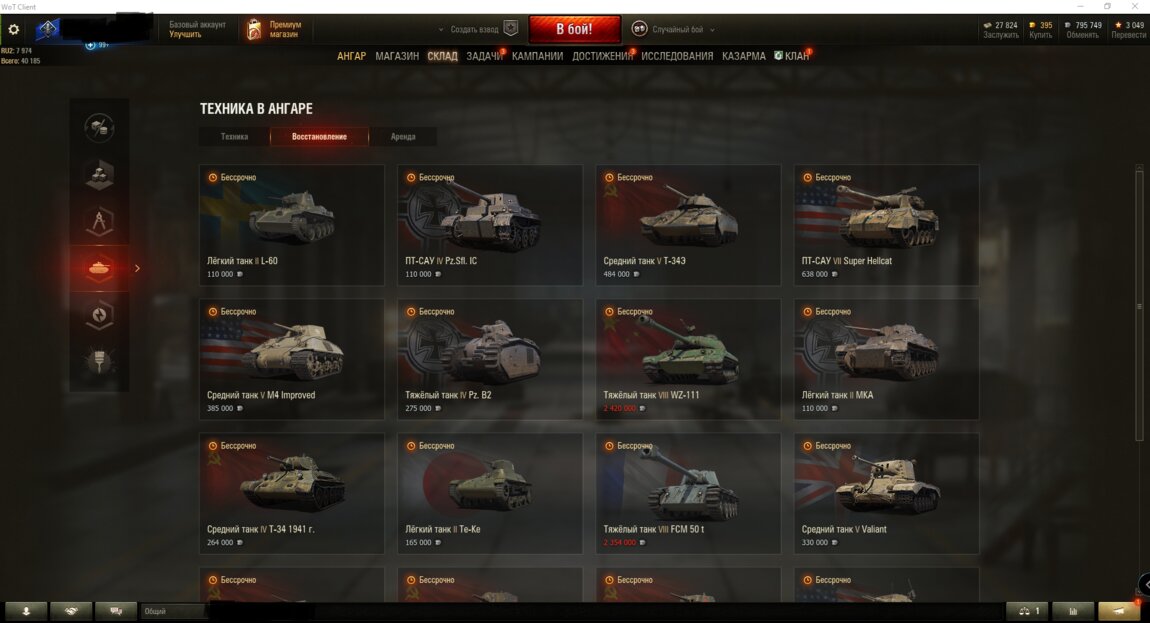Choose the Pz. B2 heavy tank card
The width and height of the screenshot is (1150, 623).
pos(489,358)
